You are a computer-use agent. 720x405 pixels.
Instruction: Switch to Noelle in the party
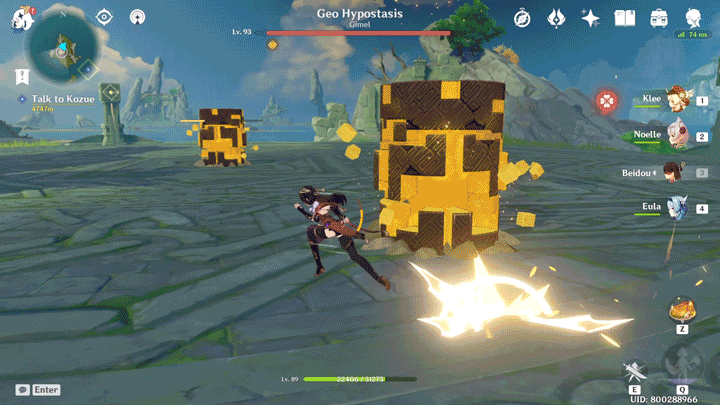pyautogui.click(x=677, y=135)
